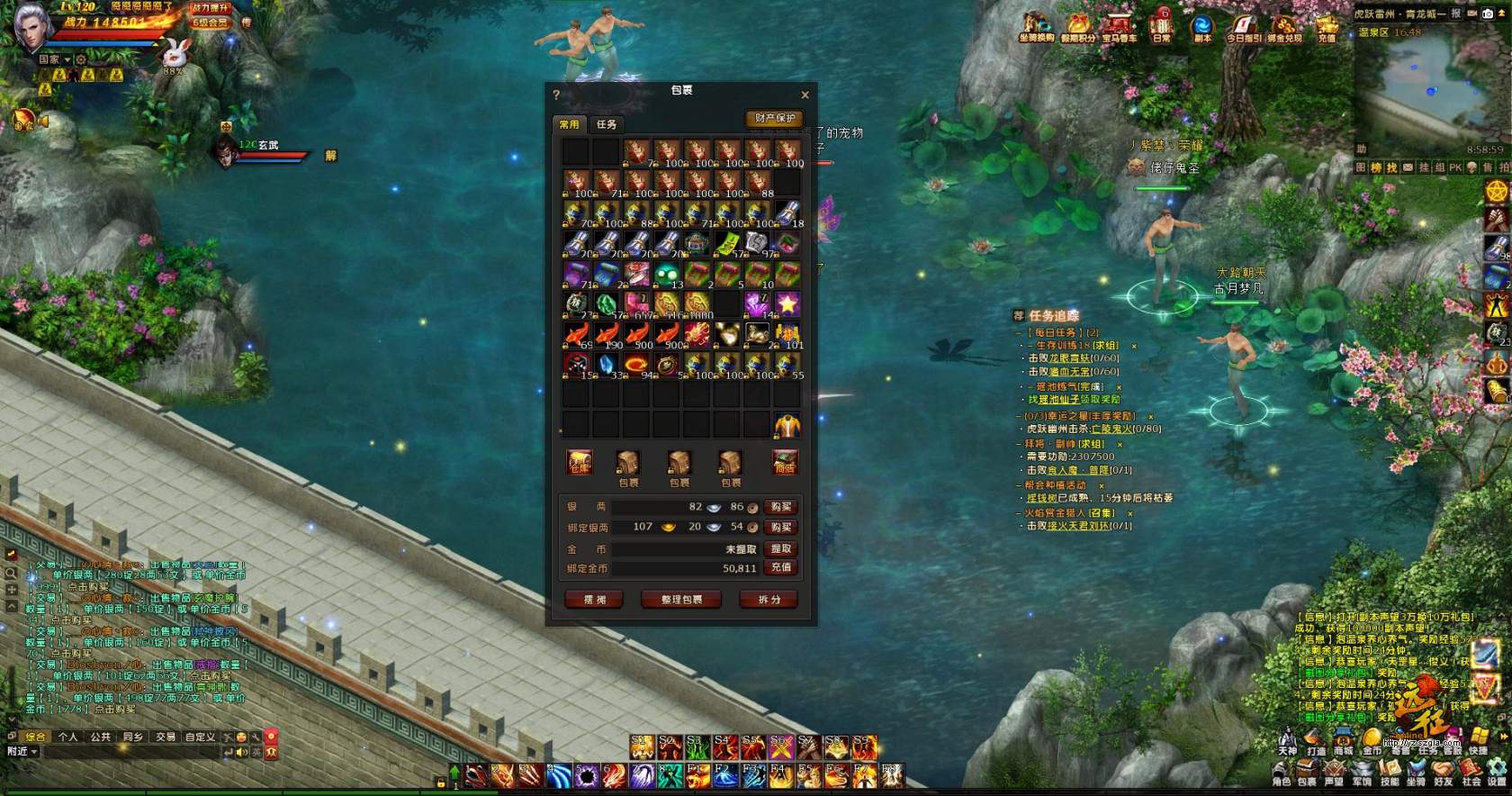Image resolution: width=1512 pixels, height=796 pixels.
Task: Switch to the 任务 tab in the bag
Action: (607, 124)
